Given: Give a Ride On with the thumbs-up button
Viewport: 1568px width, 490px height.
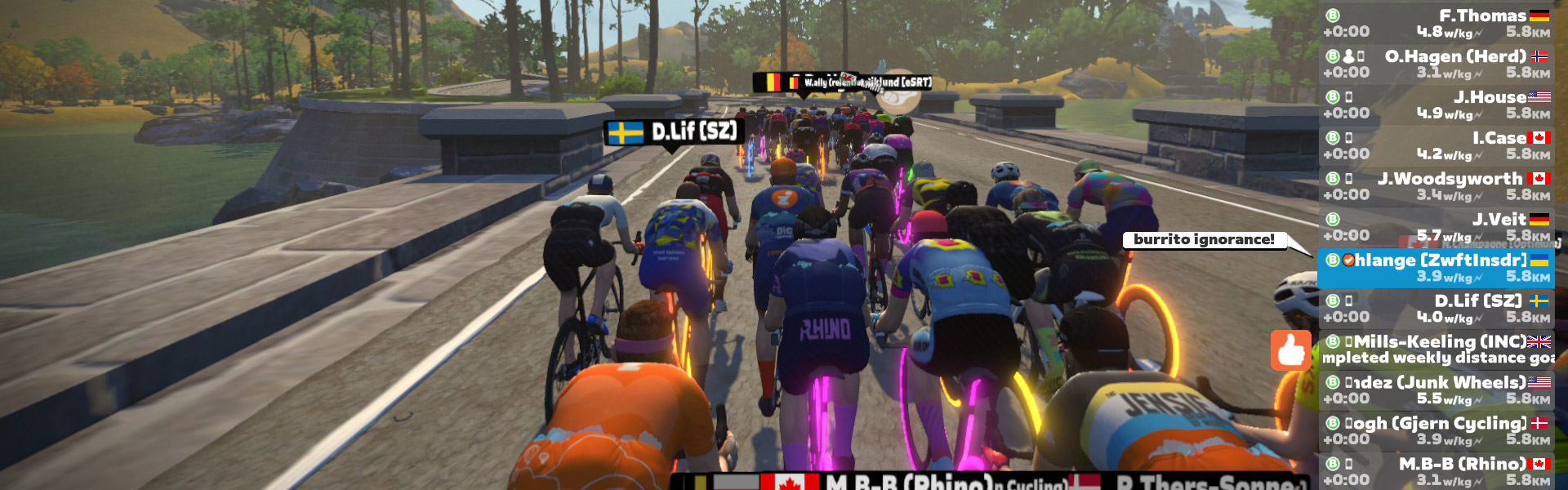Looking at the screenshot, I should 1290,350.
